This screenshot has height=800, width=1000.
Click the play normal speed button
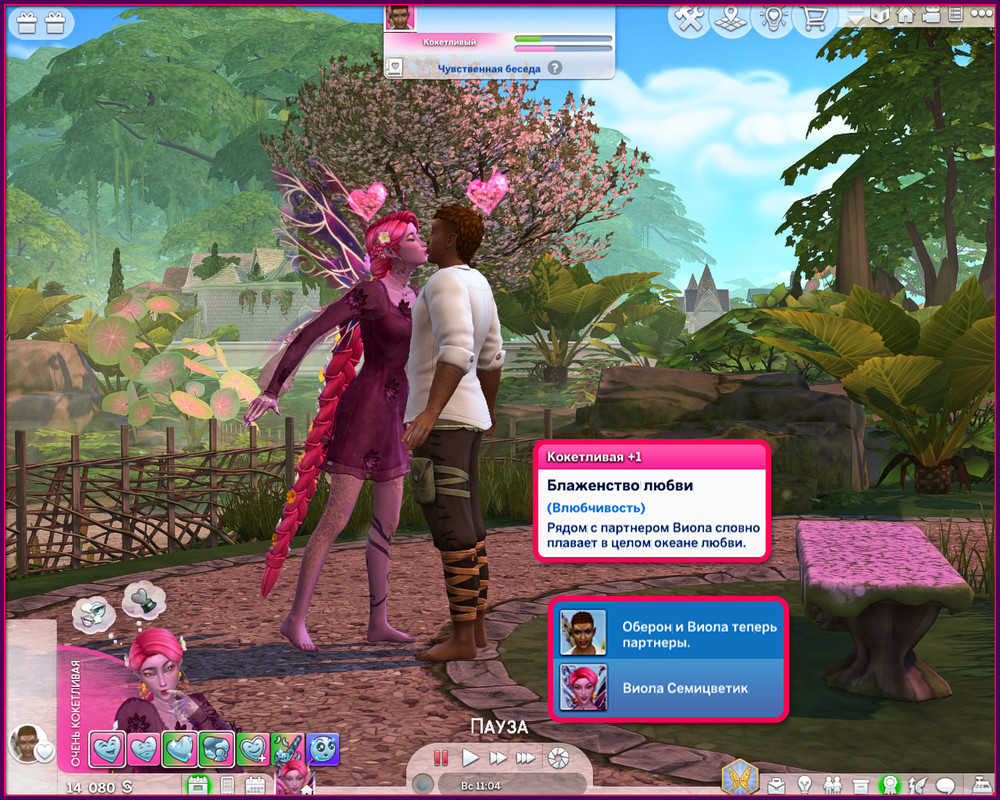click(x=470, y=757)
